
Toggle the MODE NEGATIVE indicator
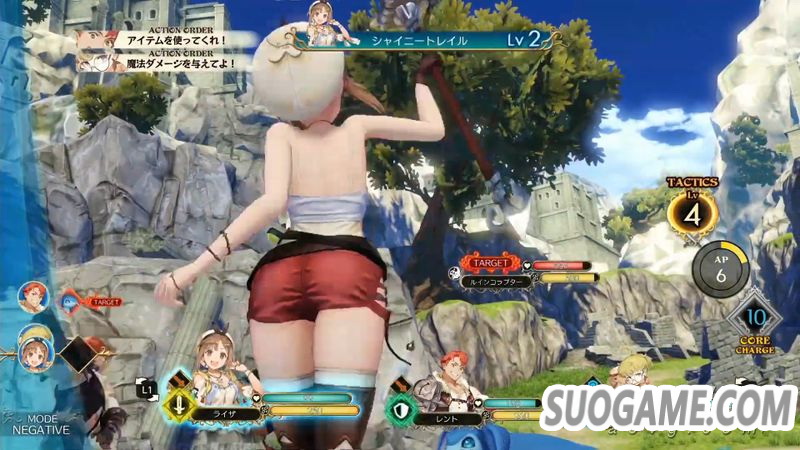click(x=40, y=424)
